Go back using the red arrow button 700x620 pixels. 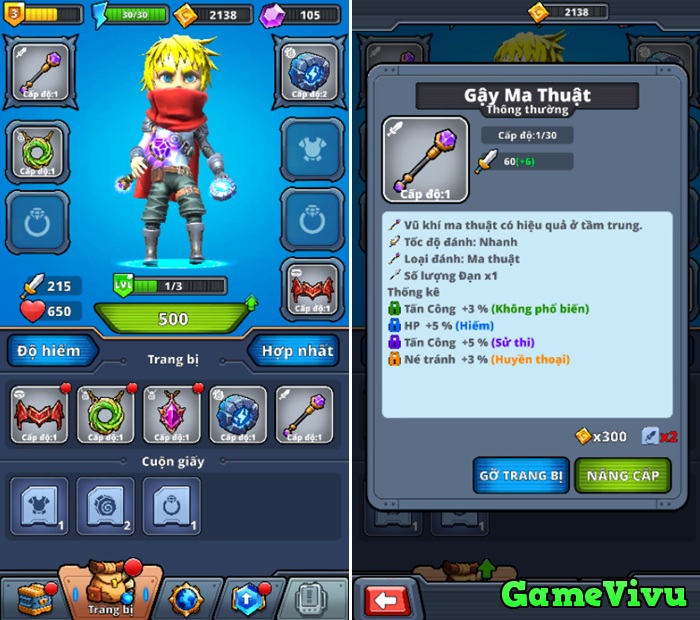pos(390,599)
